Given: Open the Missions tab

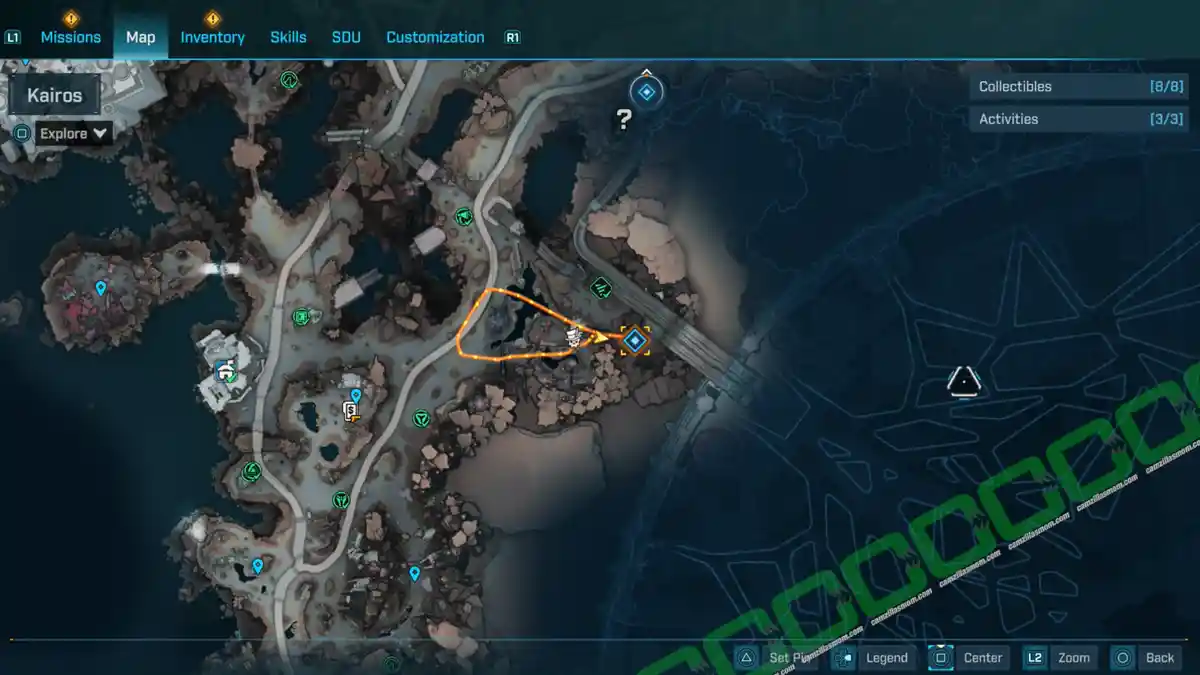Looking at the screenshot, I should tap(70, 37).
